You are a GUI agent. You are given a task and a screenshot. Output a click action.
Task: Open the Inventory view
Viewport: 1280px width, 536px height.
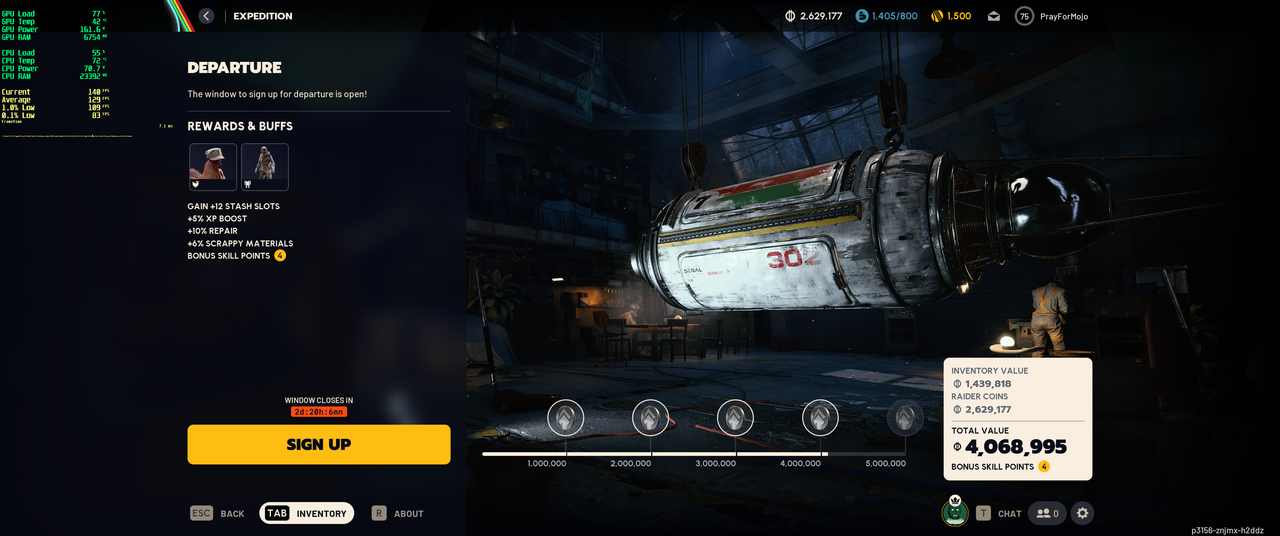[307, 513]
